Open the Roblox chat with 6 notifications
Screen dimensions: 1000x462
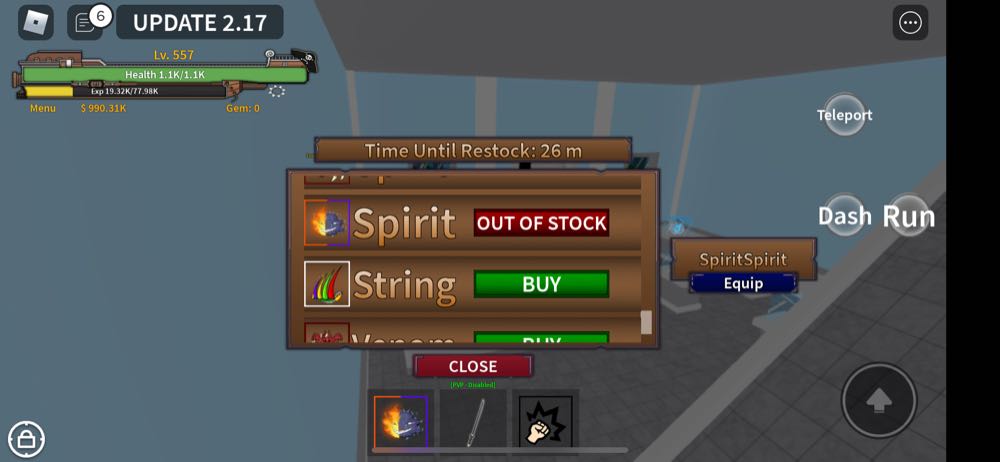click(x=86, y=22)
